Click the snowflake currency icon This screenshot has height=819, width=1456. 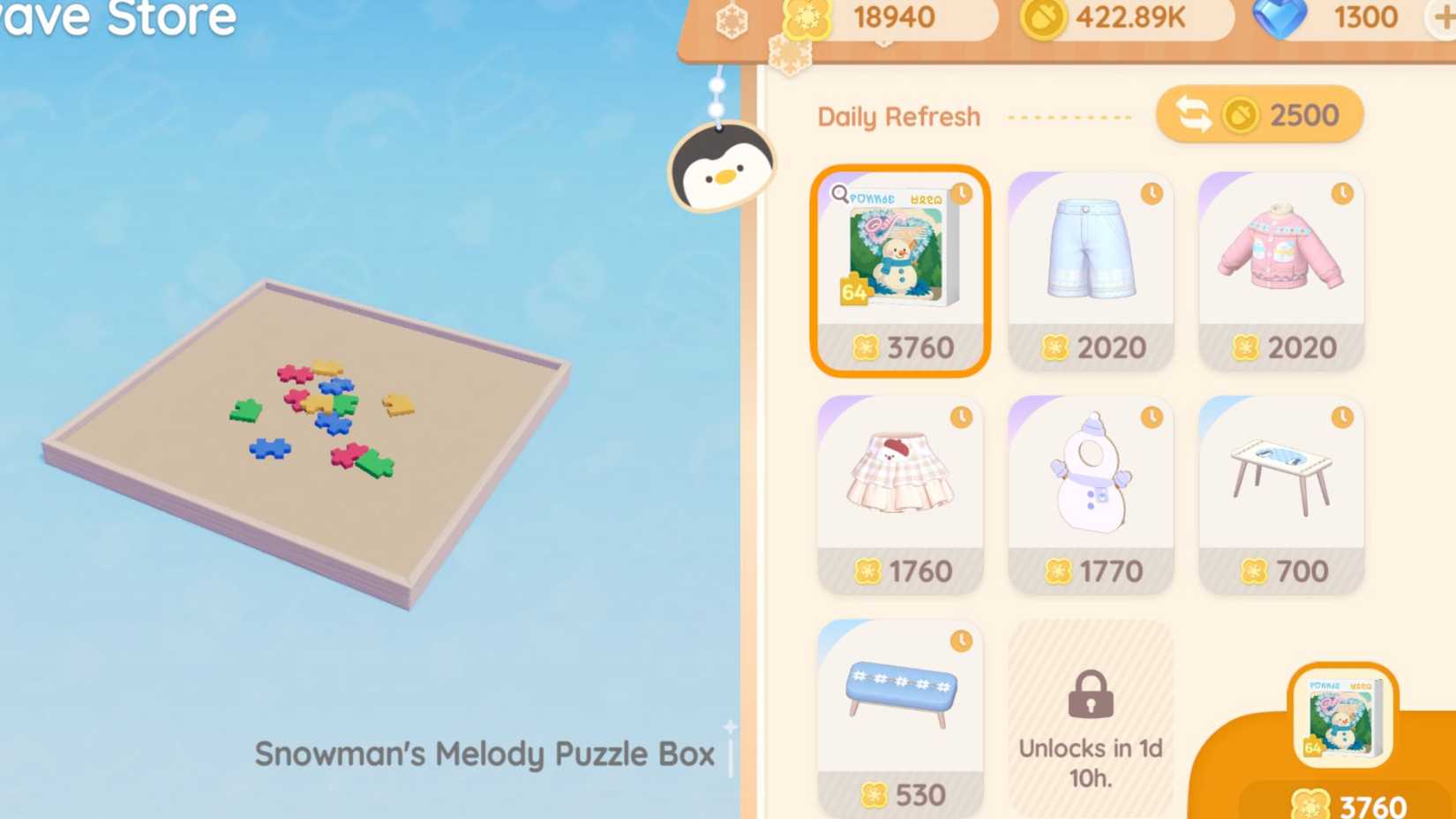tap(805, 18)
